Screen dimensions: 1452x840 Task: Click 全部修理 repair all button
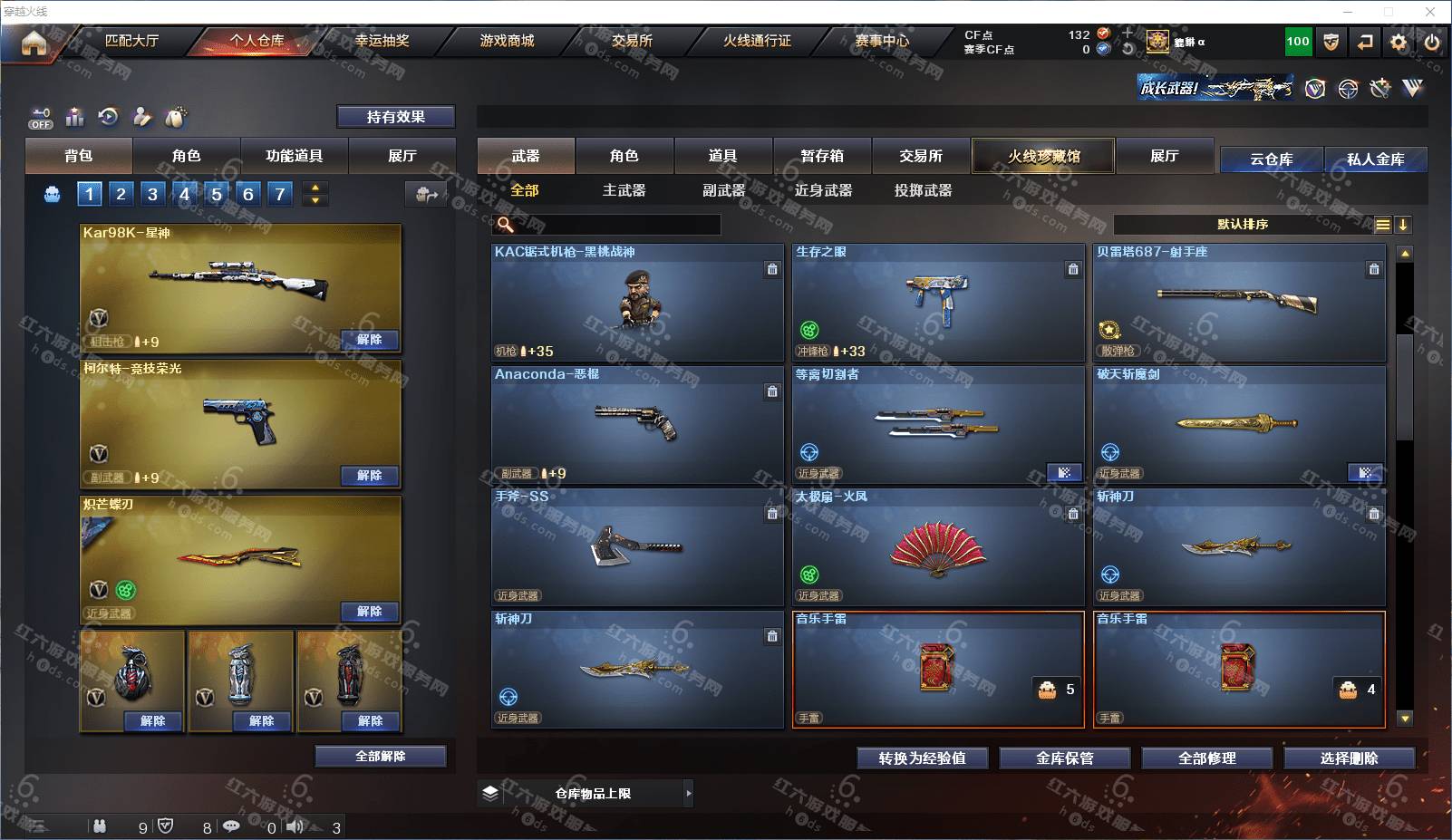[1206, 758]
